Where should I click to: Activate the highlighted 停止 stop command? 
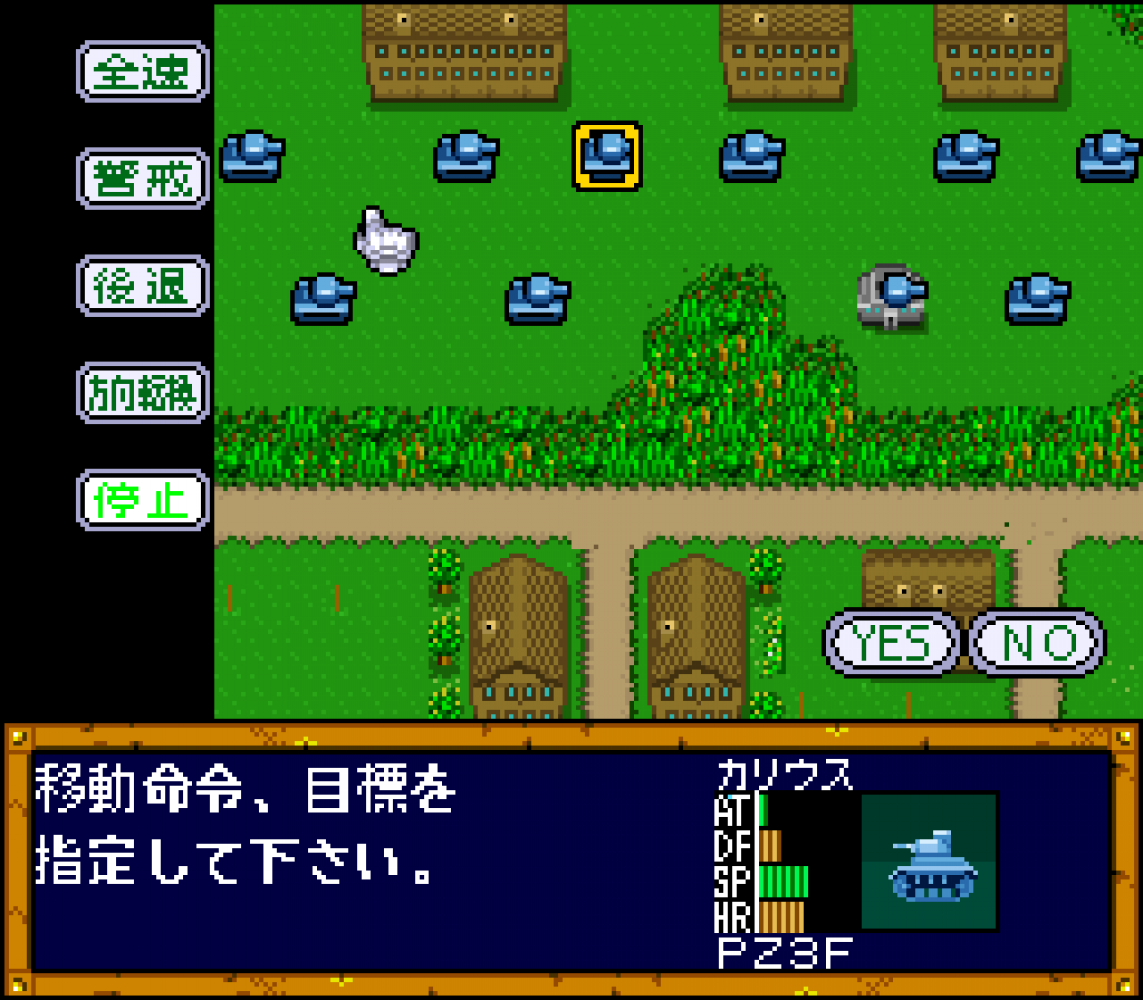coord(142,499)
